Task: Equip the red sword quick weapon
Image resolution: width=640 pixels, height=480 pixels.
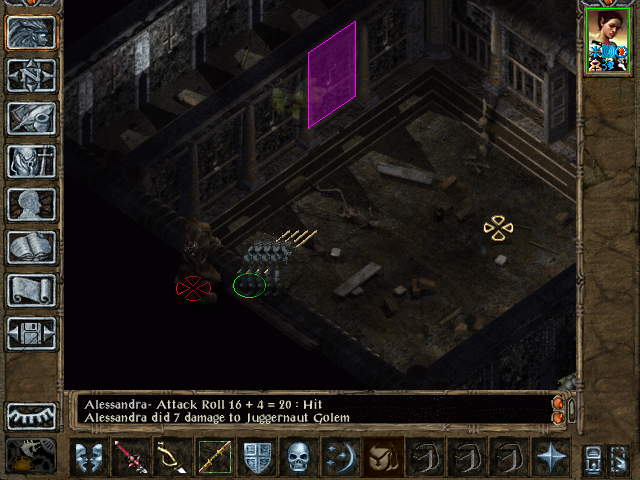Action: coord(131,457)
